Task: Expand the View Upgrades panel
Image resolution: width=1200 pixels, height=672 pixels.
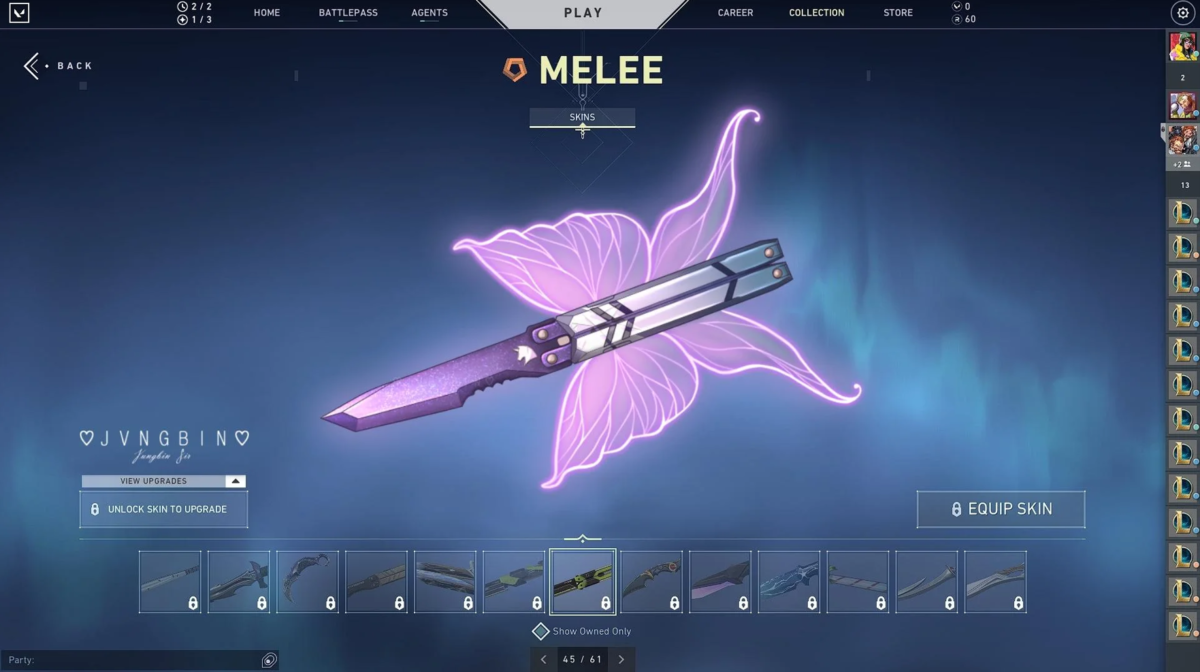Action: pyautogui.click(x=163, y=481)
